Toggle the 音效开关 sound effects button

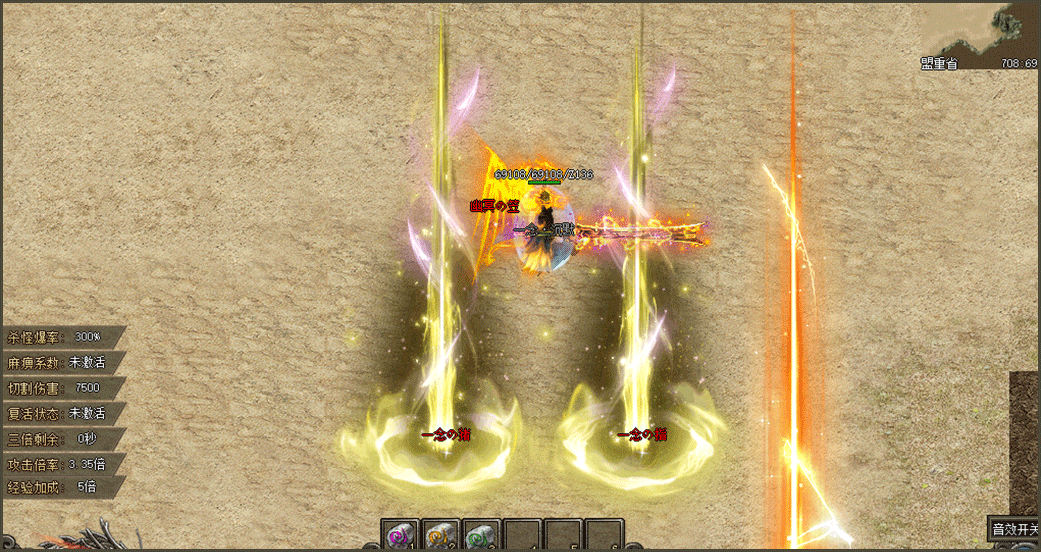pos(1013,529)
